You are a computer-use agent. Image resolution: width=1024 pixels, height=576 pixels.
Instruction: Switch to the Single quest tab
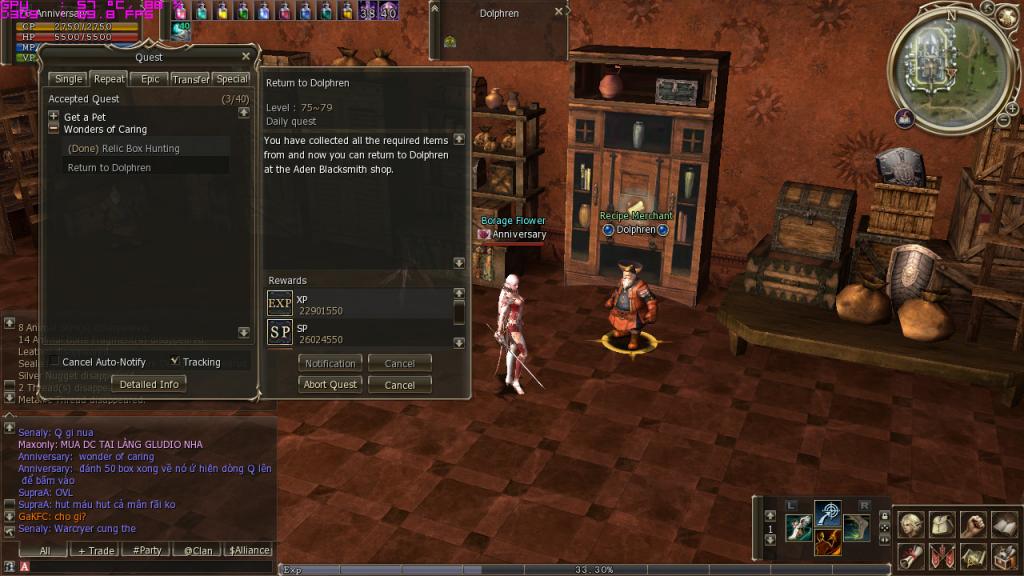pos(69,79)
